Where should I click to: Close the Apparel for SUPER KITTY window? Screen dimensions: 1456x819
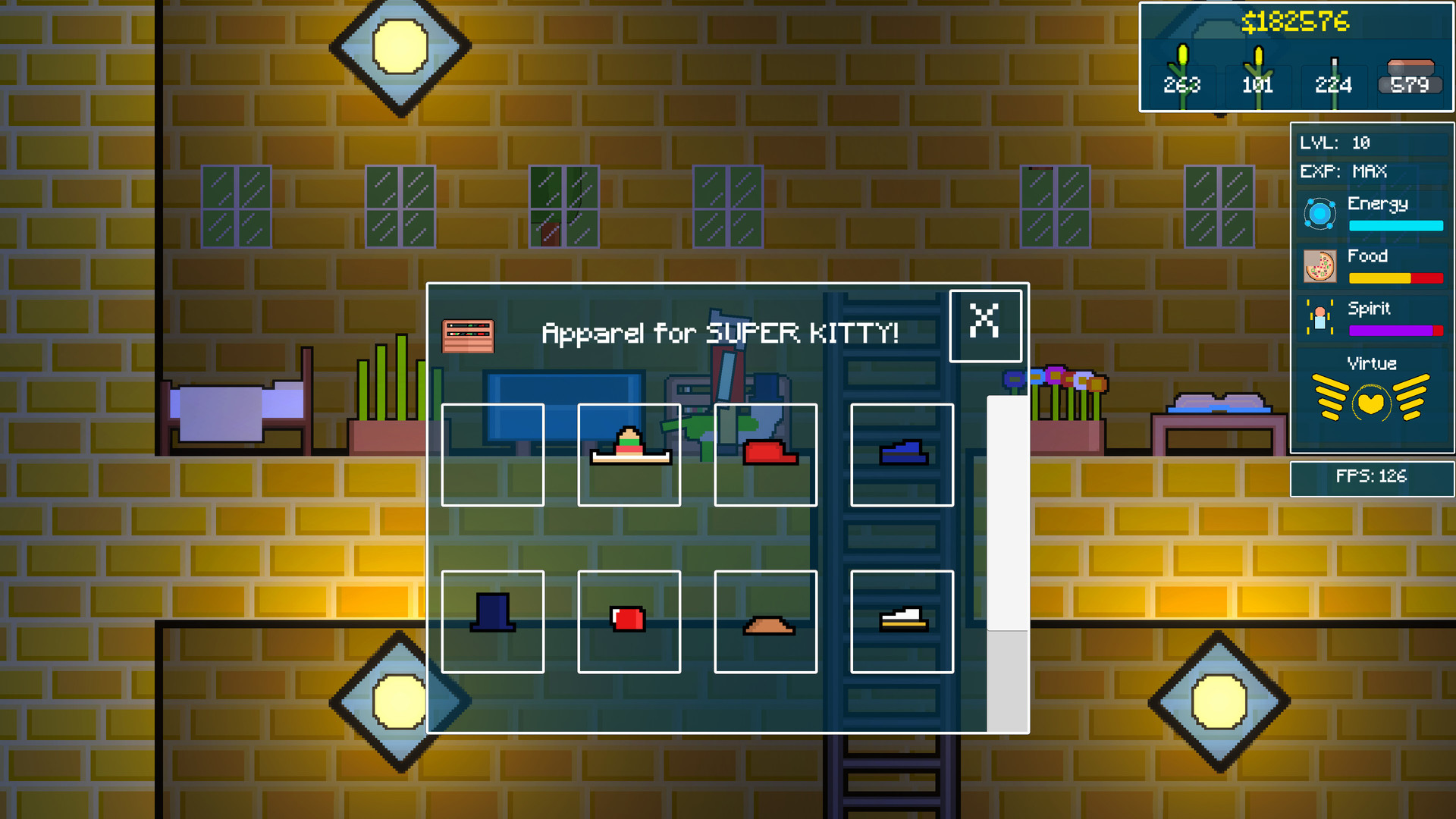[x=985, y=325]
